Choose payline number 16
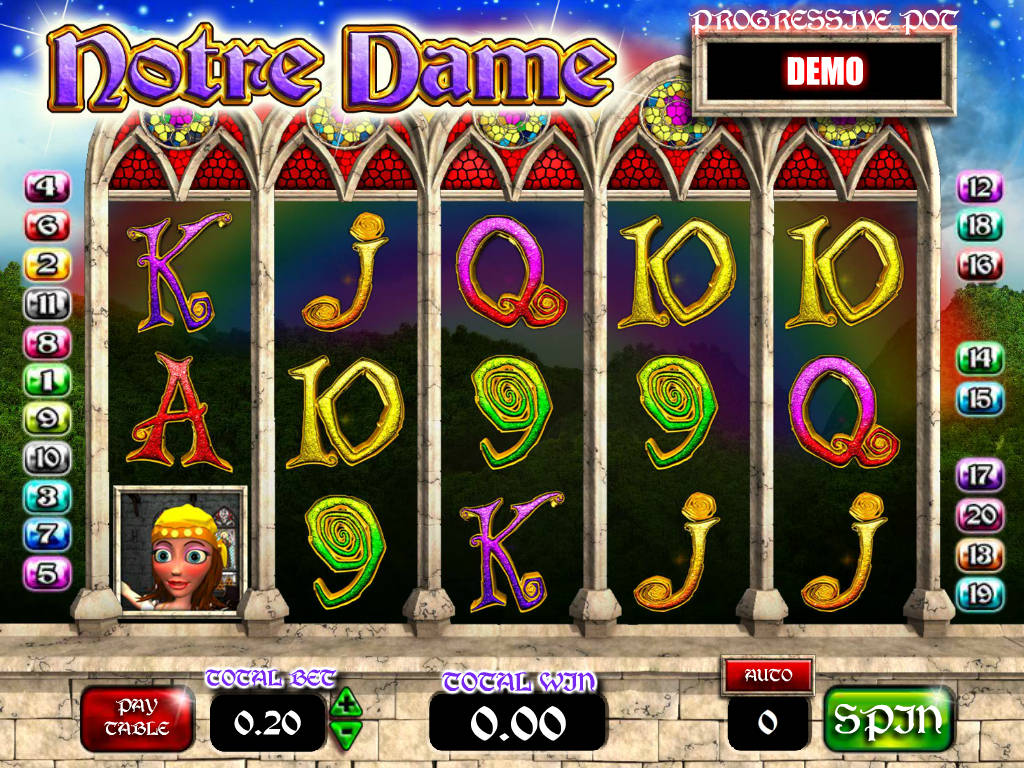 979,265
